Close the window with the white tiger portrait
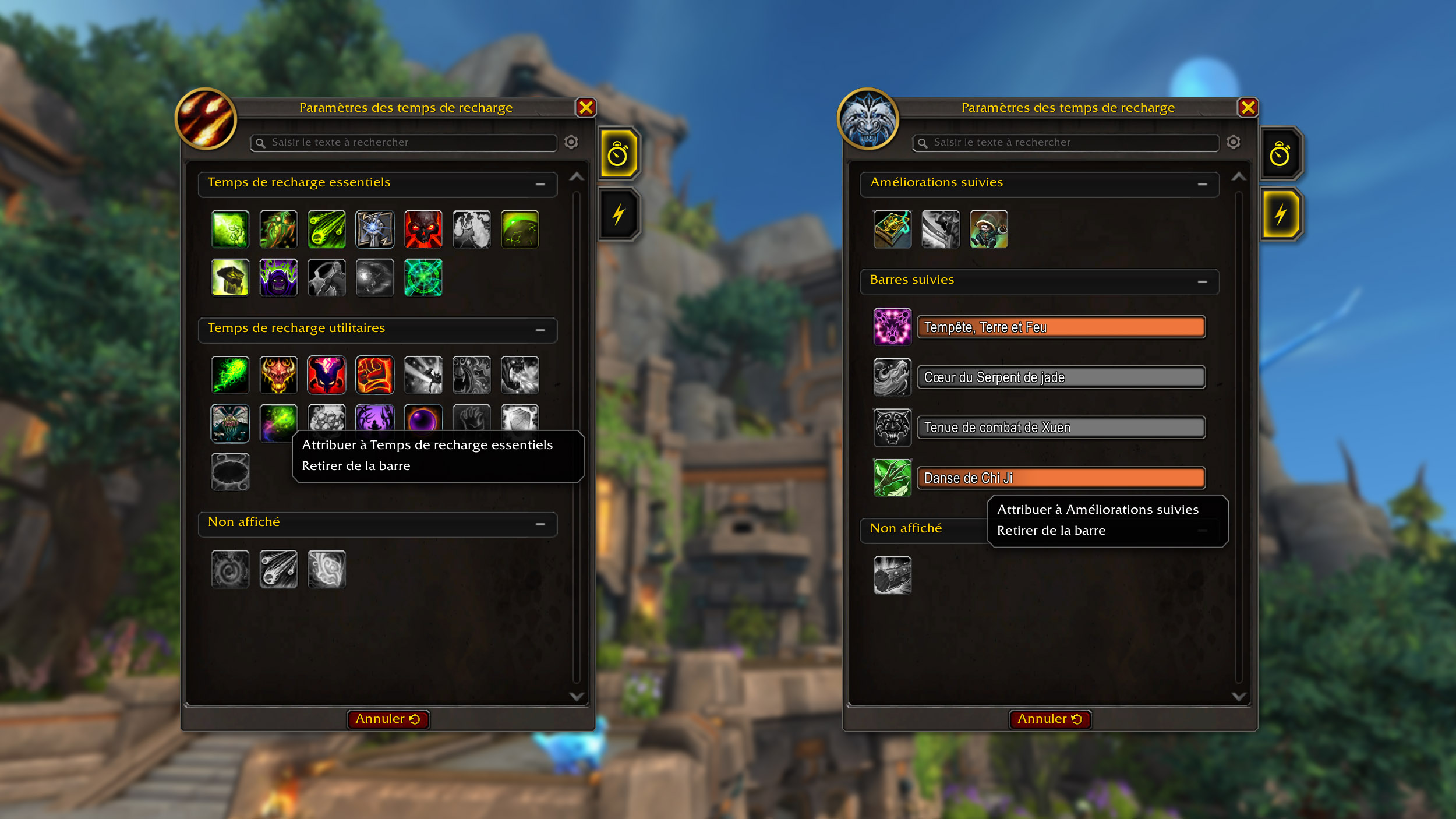This screenshot has height=819, width=1456. point(1248,108)
